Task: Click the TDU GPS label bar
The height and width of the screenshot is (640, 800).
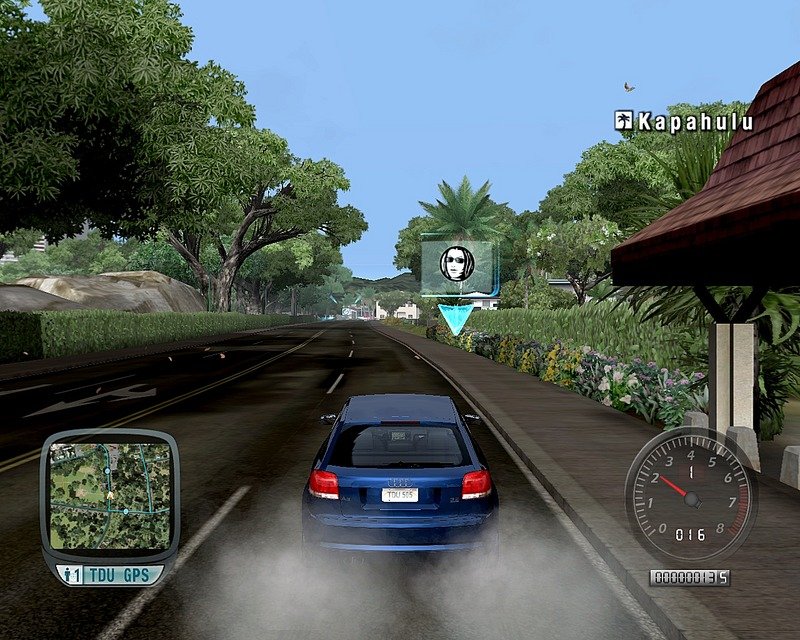Action: pos(109,575)
